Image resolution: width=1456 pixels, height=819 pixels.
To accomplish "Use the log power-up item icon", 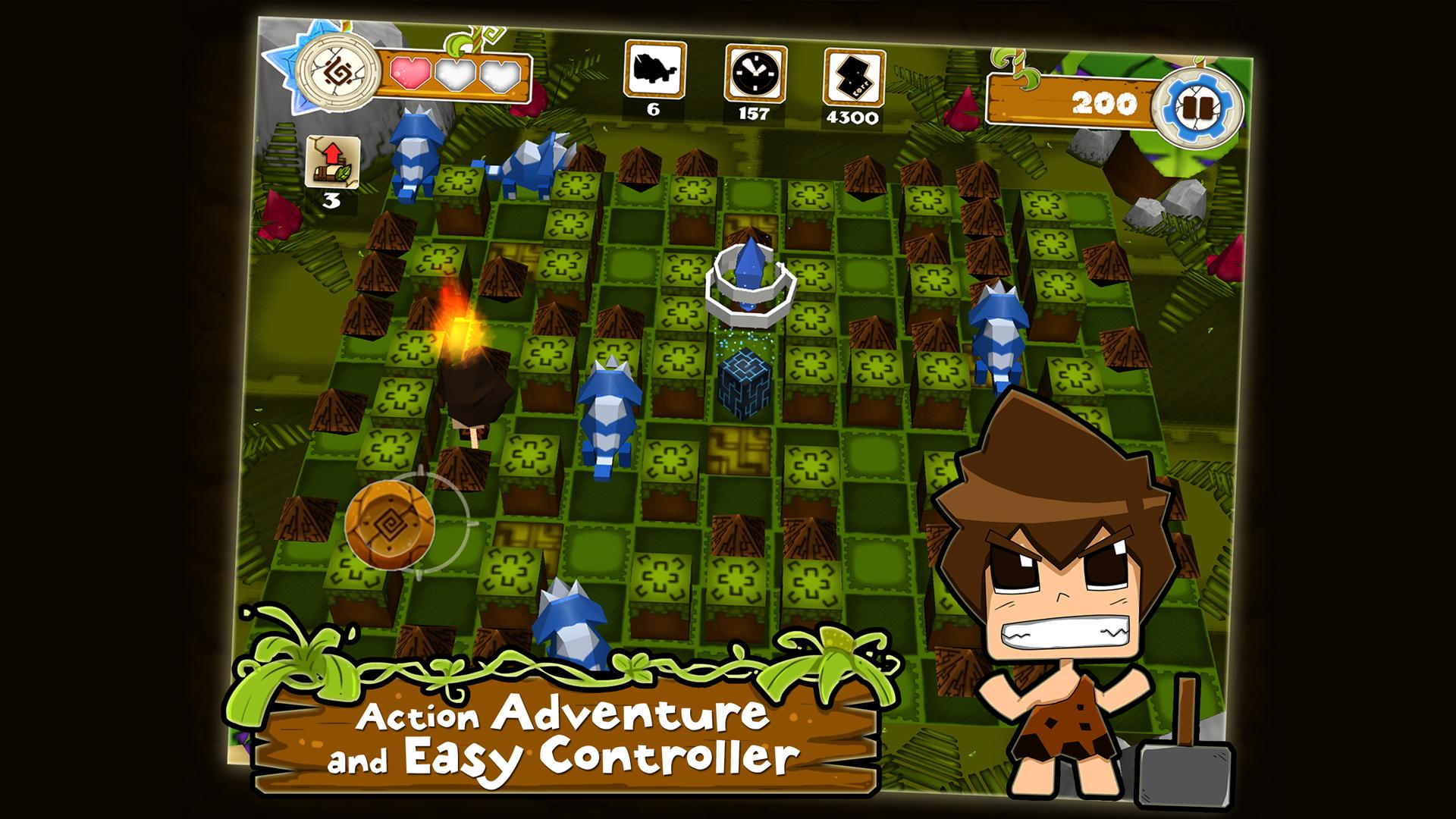I will [x=332, y=162].
